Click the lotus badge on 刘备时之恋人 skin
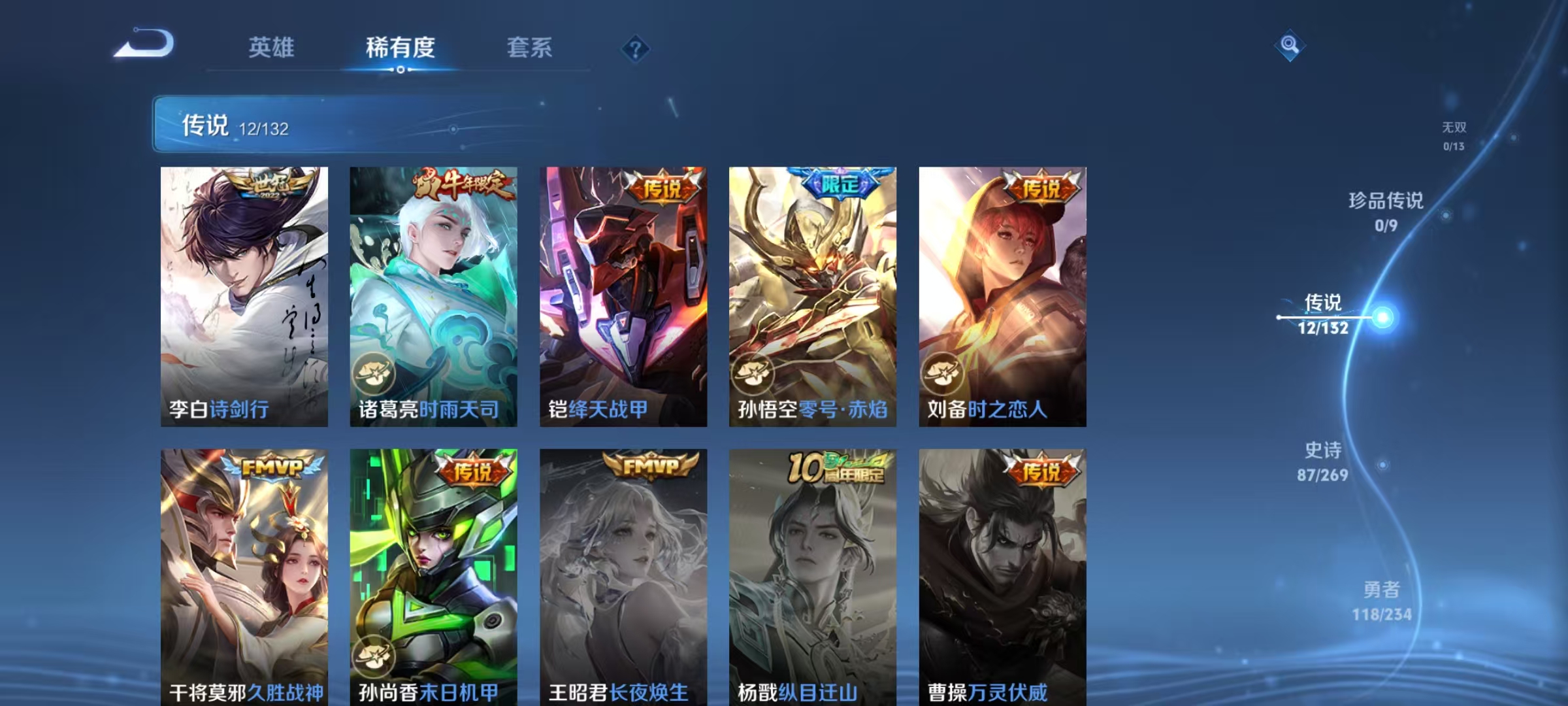 pos(943,372)
